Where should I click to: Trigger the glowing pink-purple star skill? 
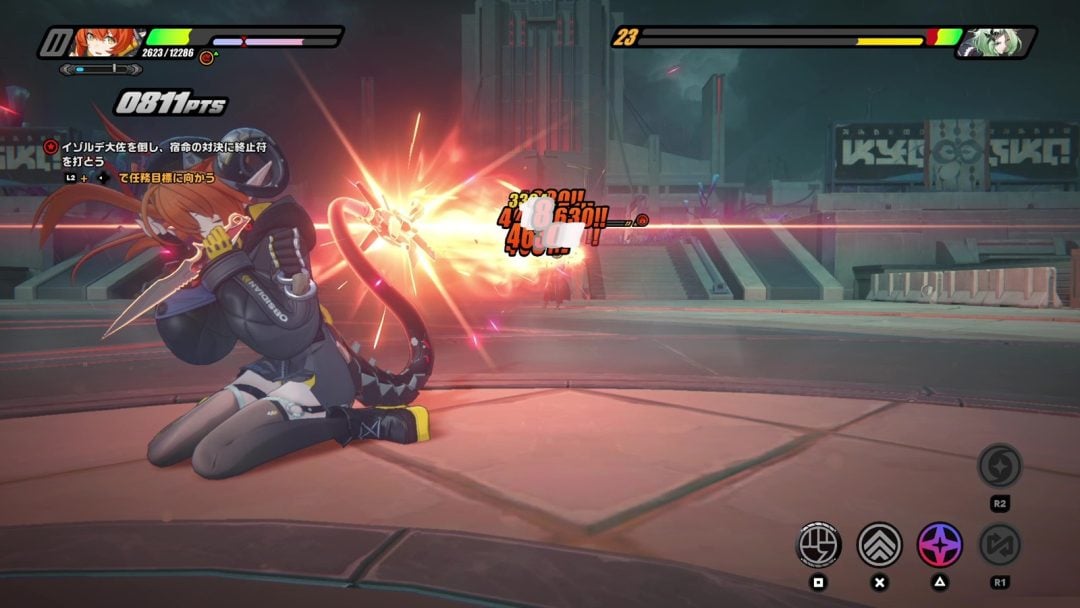tap(940, 544)
